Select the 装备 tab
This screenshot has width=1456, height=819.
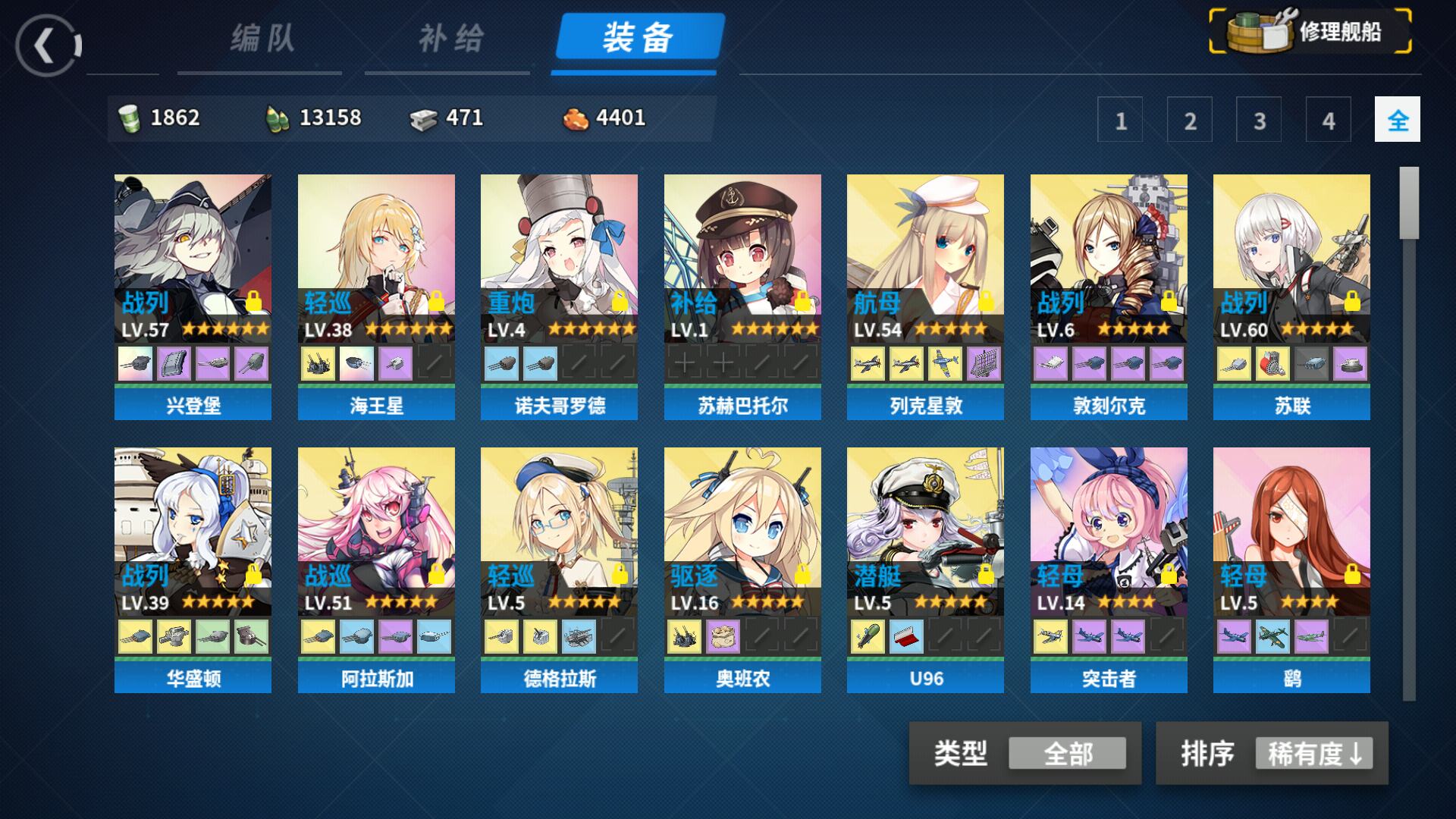[639, 37]
